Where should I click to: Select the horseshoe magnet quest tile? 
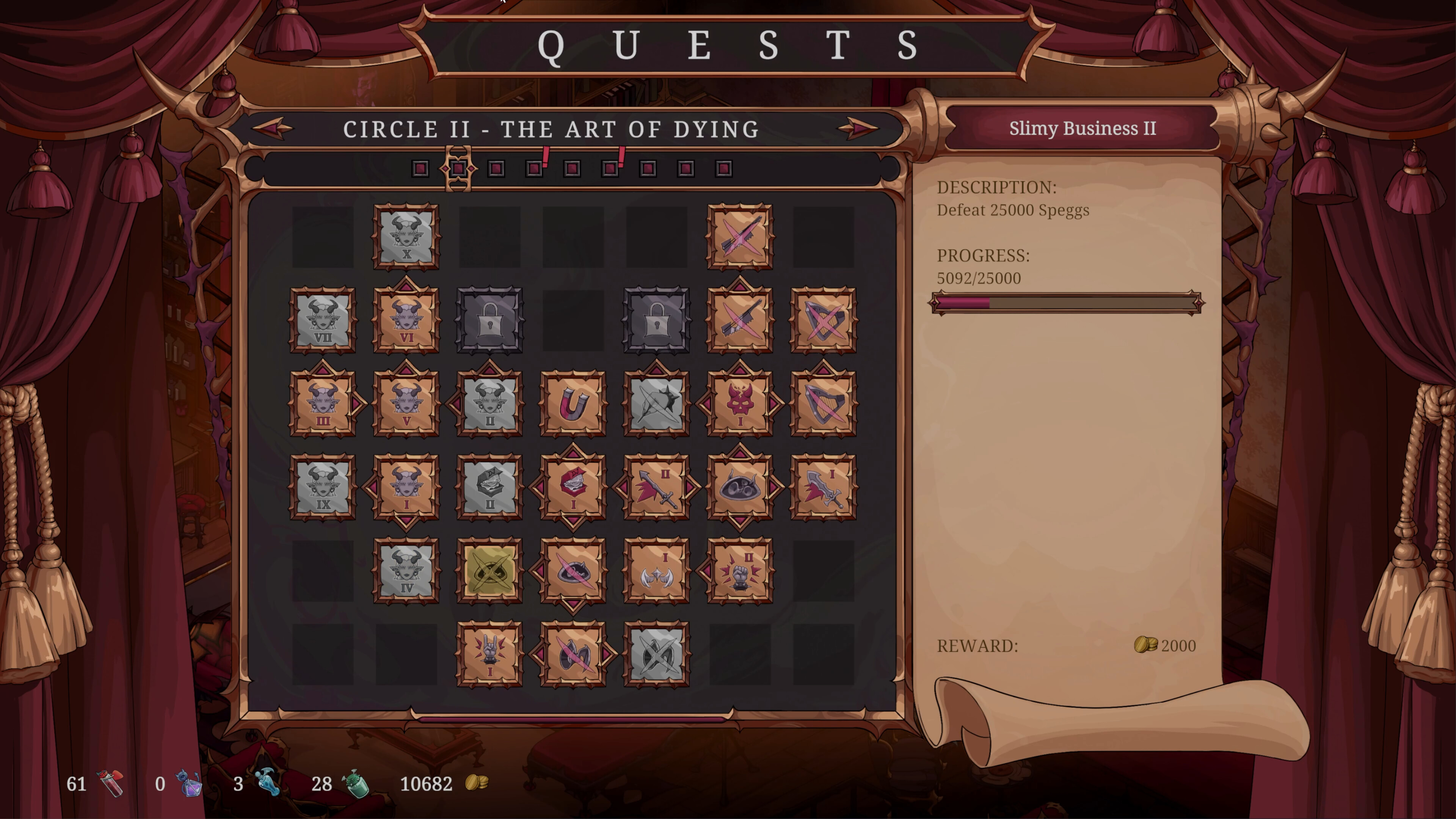click(x=573, y=403)
